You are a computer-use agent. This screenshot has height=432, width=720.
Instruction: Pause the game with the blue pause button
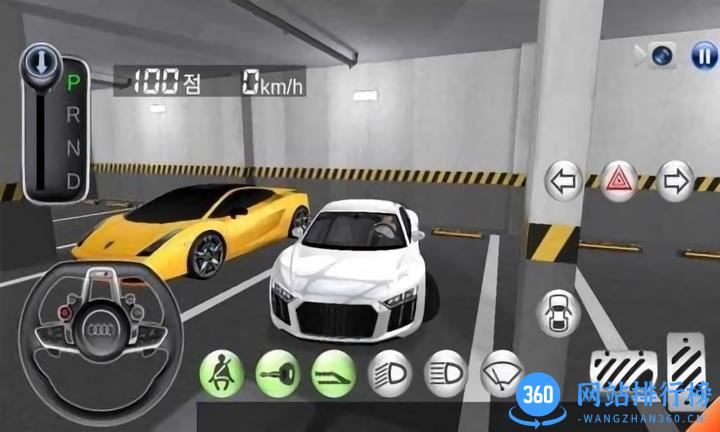[704, 55]
